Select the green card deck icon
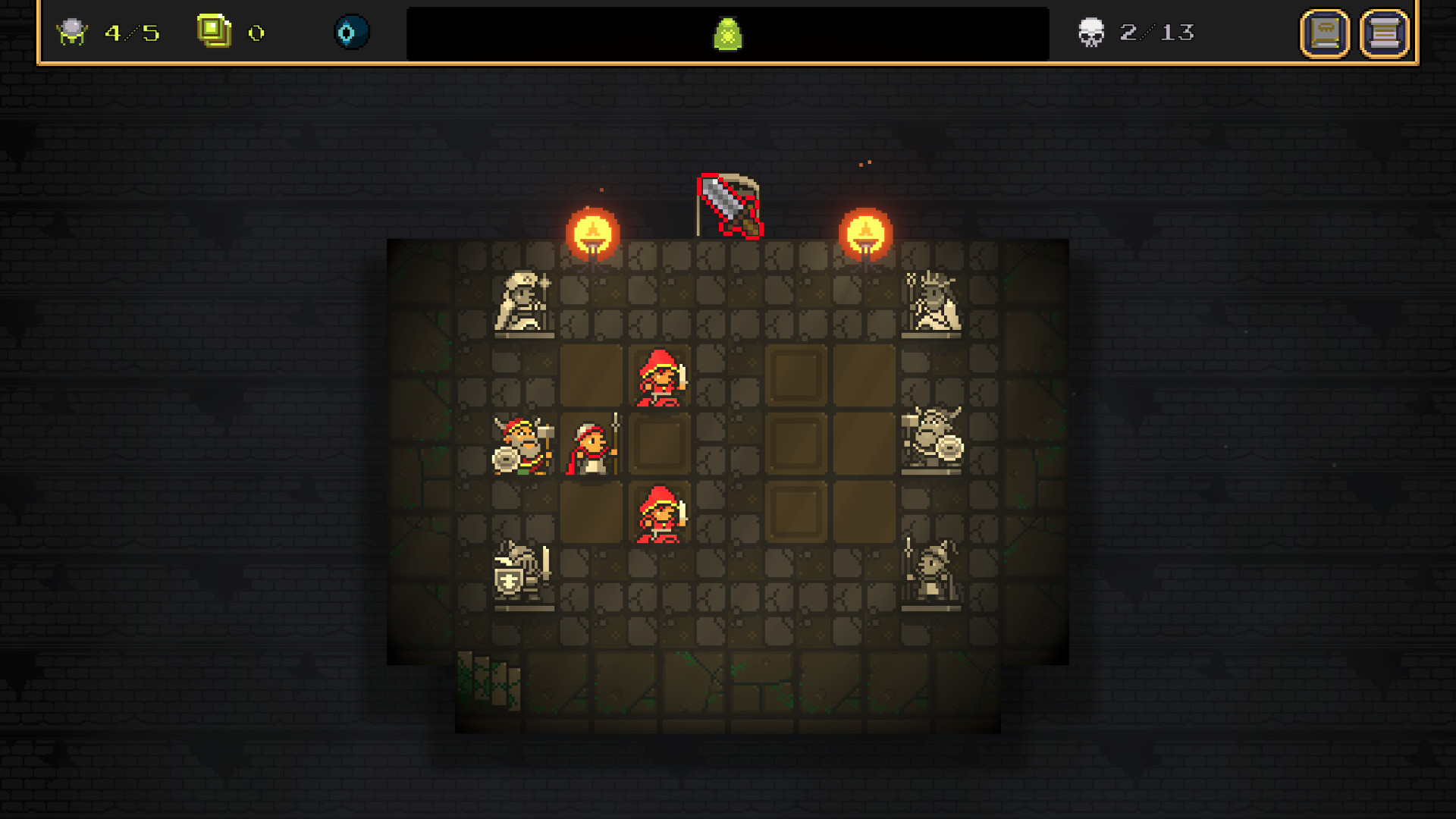The height and width of the screenshot is (819, 1456). pos(214,32)
